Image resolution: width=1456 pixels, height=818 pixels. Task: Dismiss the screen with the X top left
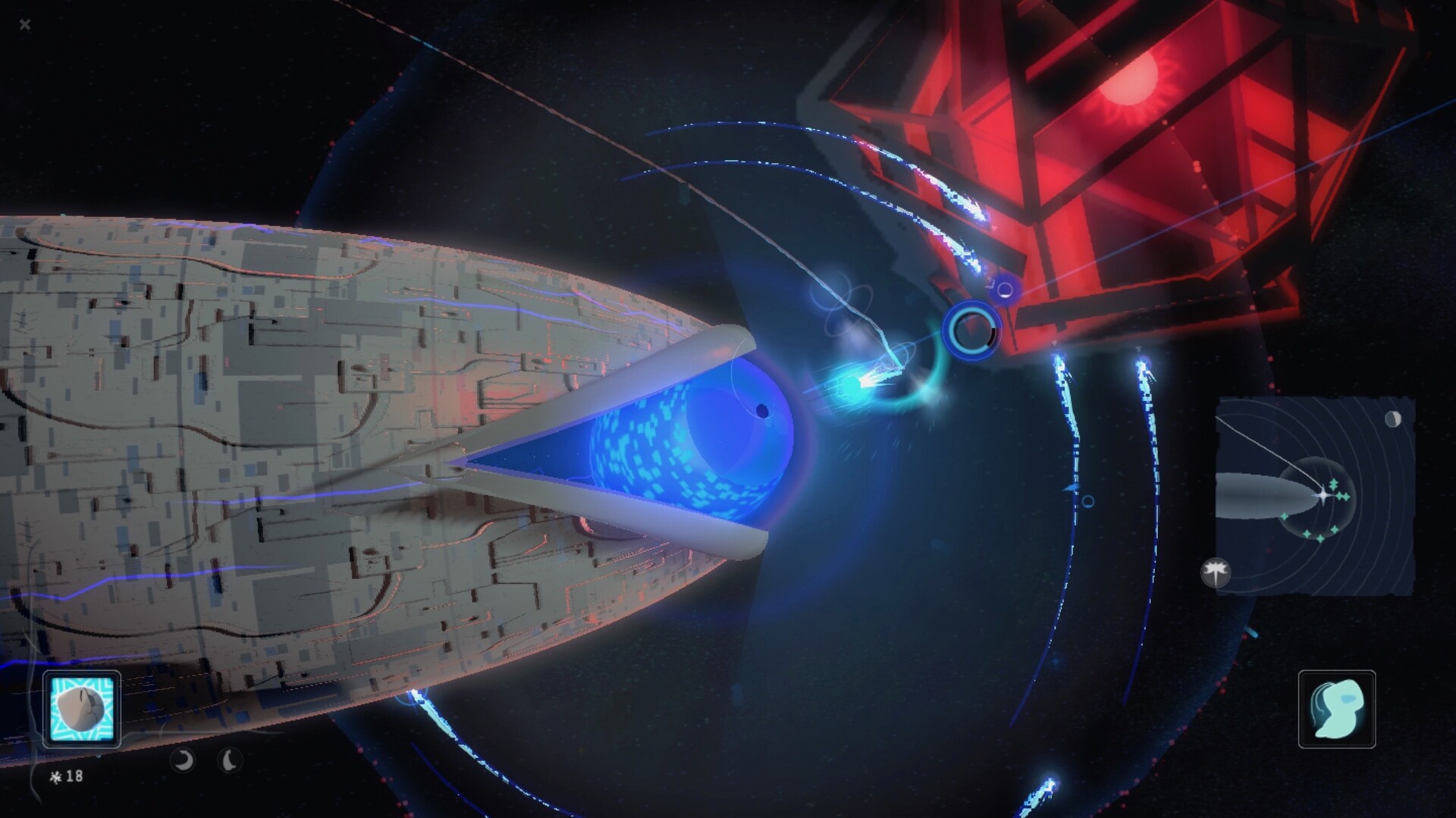pyautogui.click(x=25, y=24)
